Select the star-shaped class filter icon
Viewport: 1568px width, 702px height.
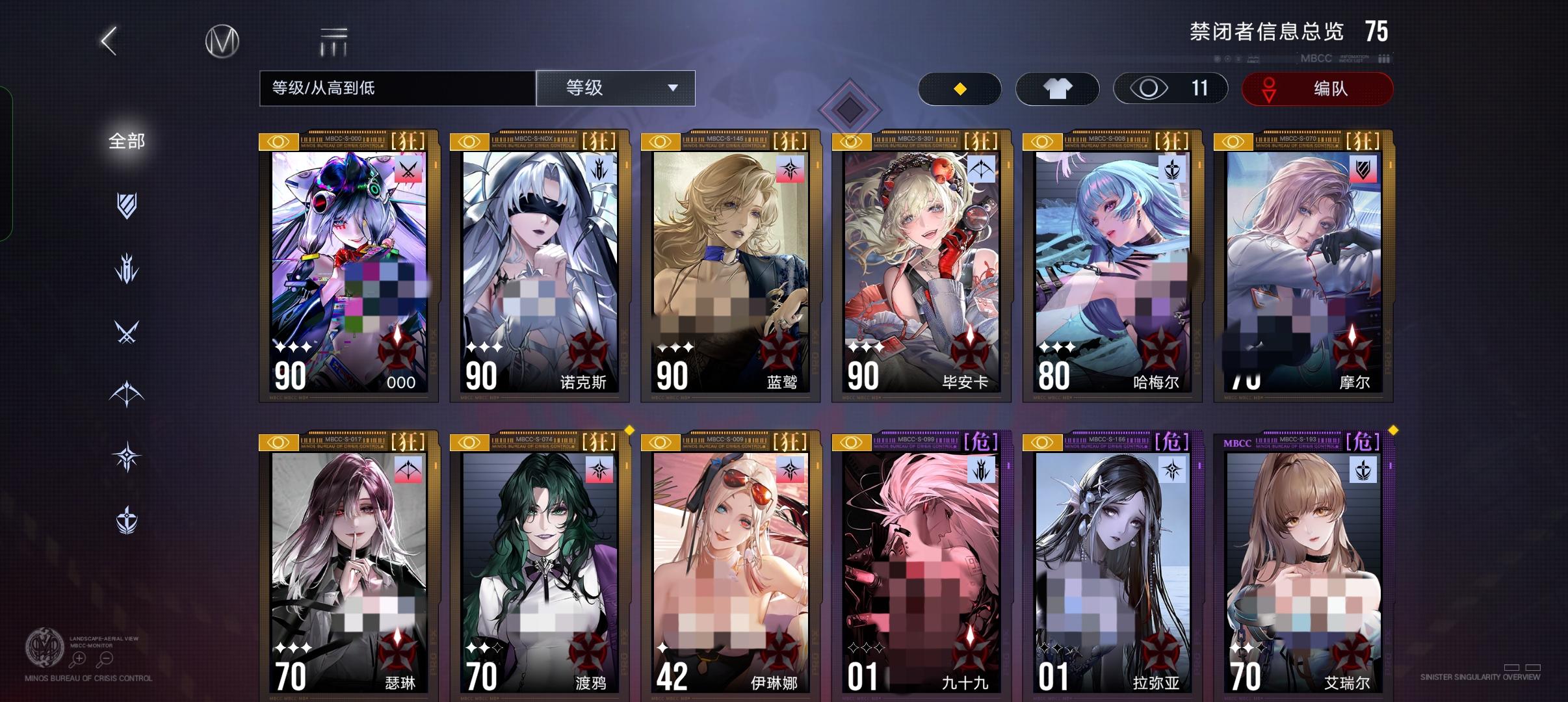[x=127, y=455]
